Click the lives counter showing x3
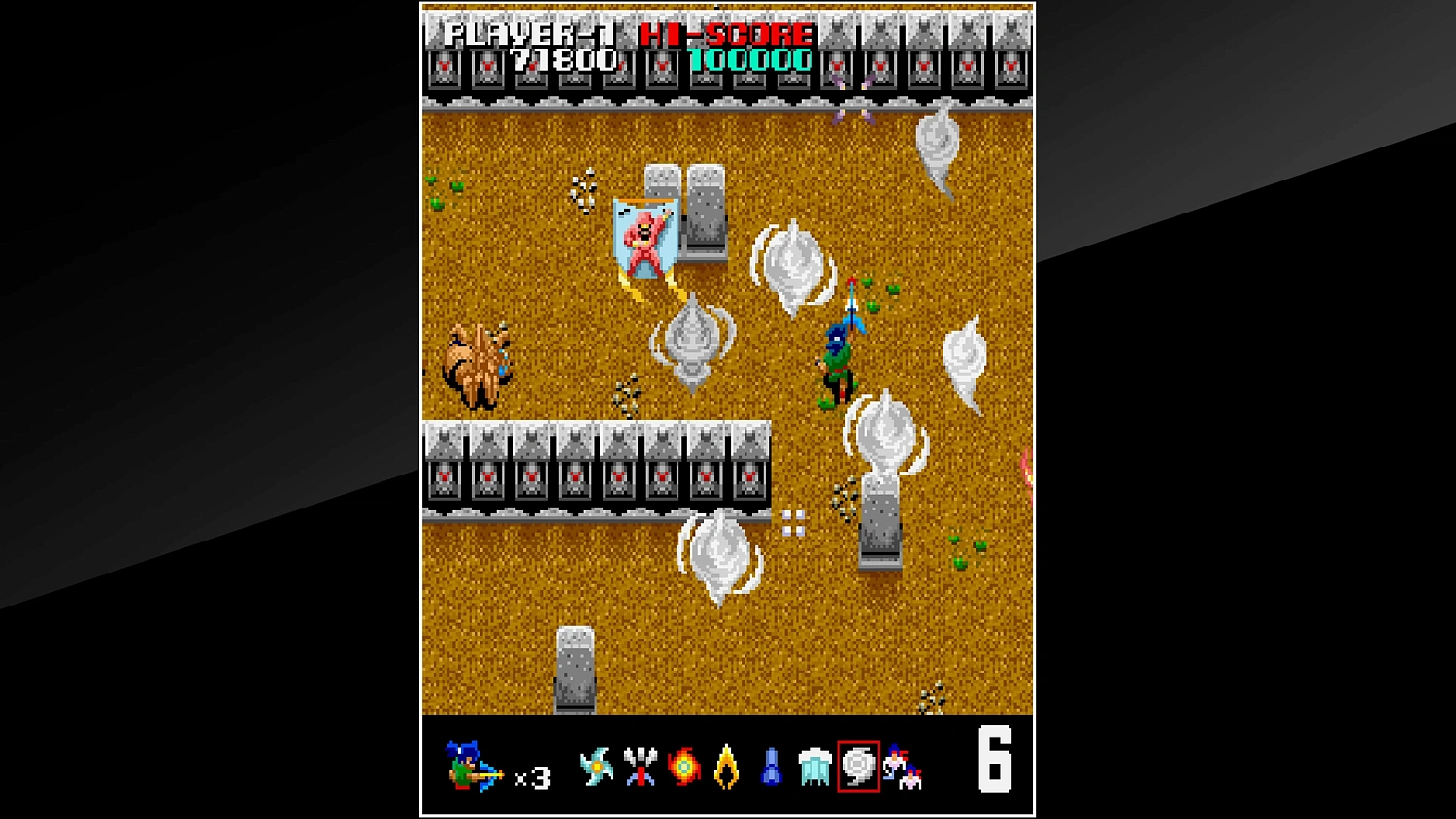Viewport: 1456px width, 819px height. pyautogui.click(x=532, y=776)
